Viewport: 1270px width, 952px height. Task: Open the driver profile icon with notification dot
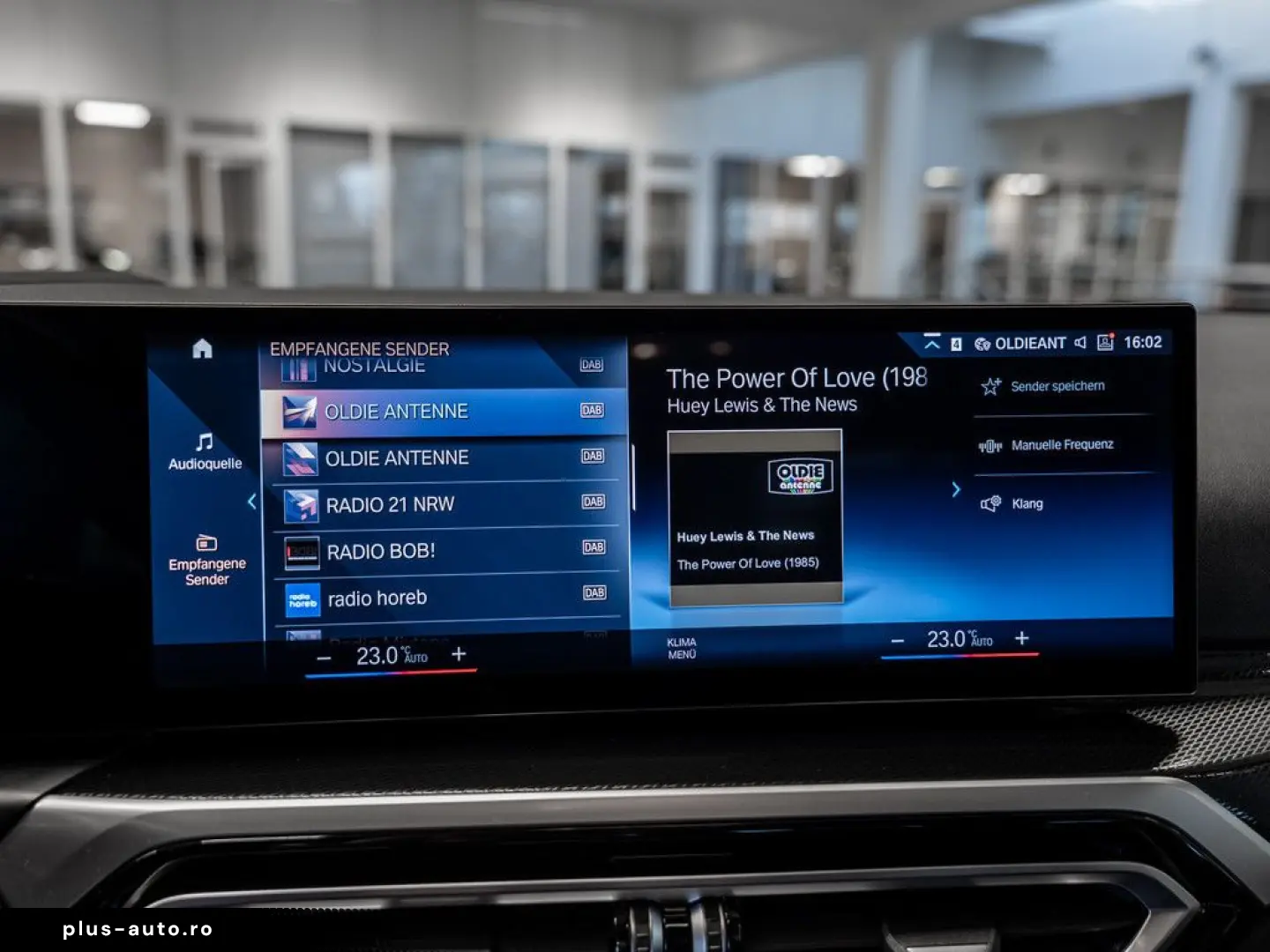point(1105,343)
